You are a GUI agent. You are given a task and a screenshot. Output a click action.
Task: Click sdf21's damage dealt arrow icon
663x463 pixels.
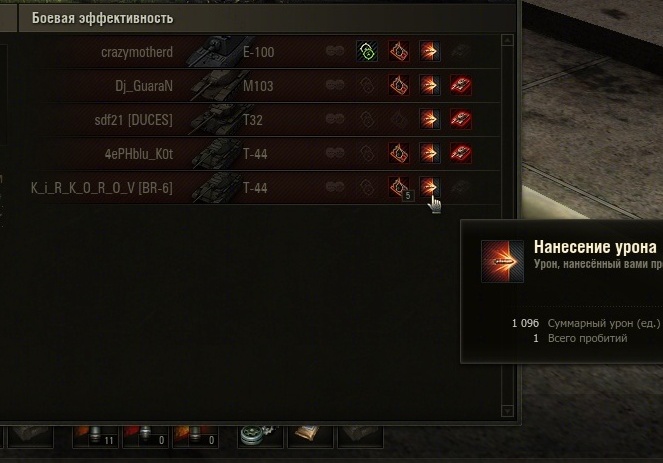point(430,120)
